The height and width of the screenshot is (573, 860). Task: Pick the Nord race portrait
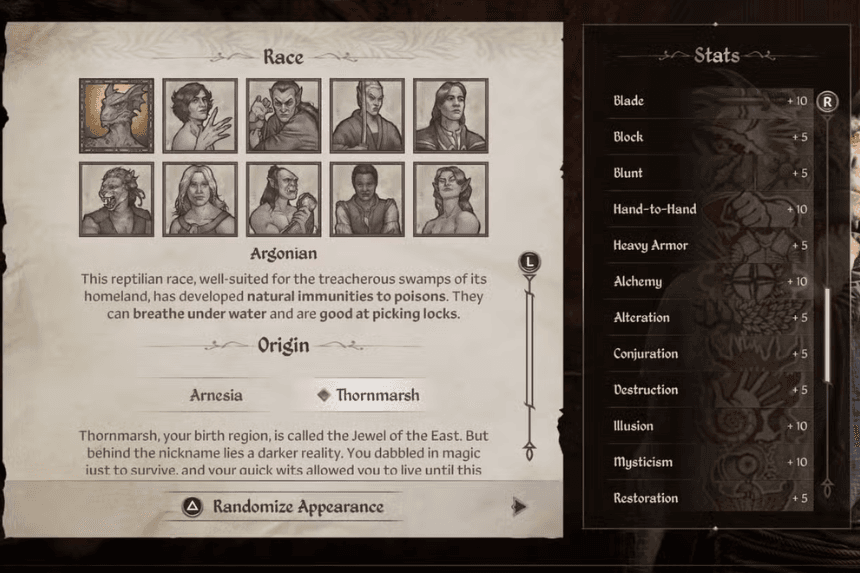coord(200,199)
